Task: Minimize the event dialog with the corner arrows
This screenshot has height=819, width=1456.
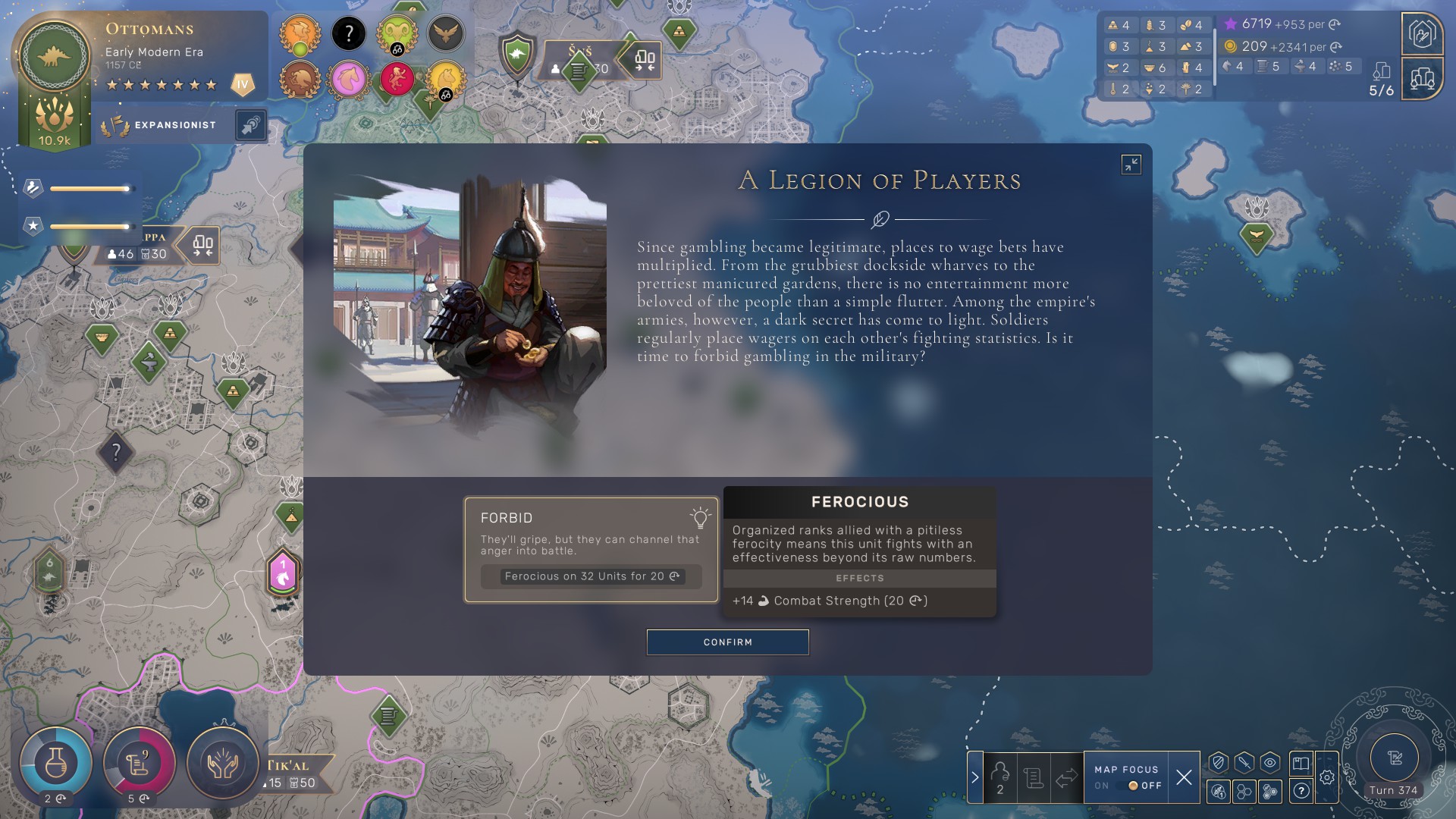Action: click(x=1131, y=165)
